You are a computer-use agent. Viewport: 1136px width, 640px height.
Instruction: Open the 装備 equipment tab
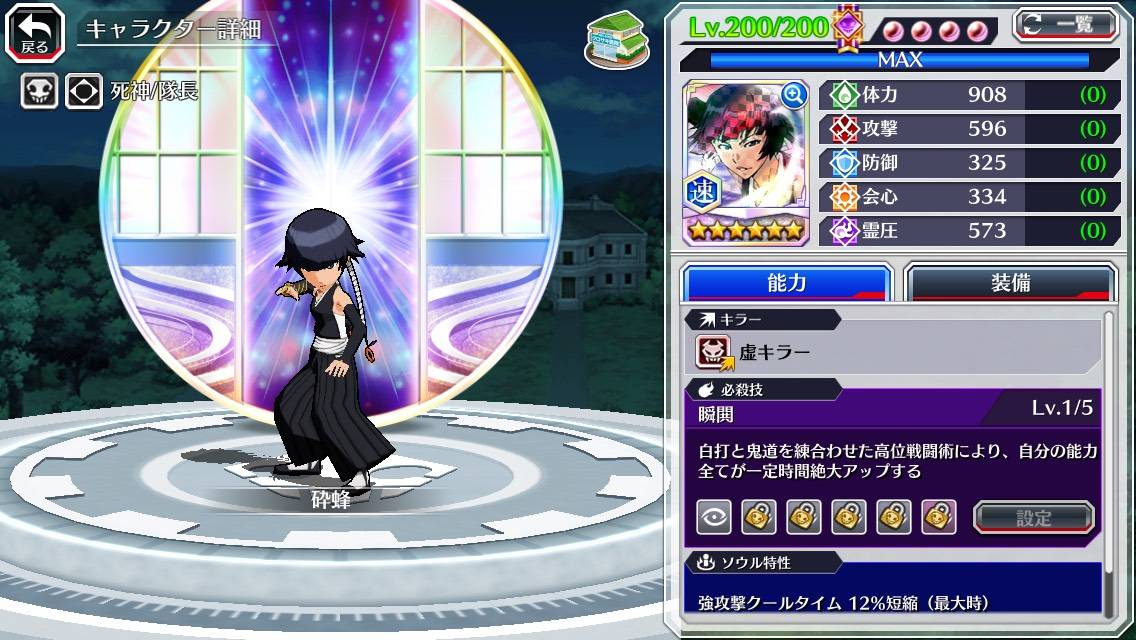click(1010, 283)
